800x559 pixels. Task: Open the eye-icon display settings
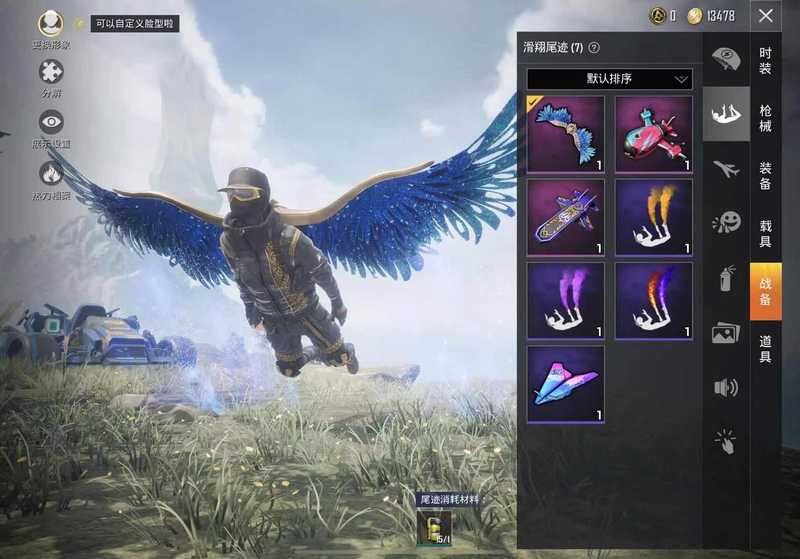[x=51, y=123]
